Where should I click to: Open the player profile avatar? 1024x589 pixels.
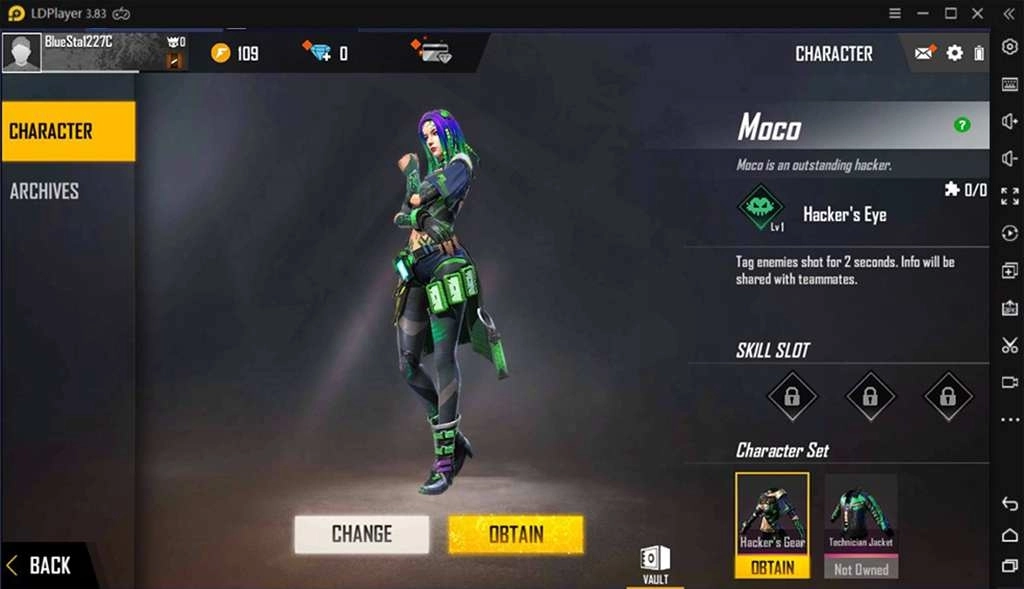[x=22, y=53]
